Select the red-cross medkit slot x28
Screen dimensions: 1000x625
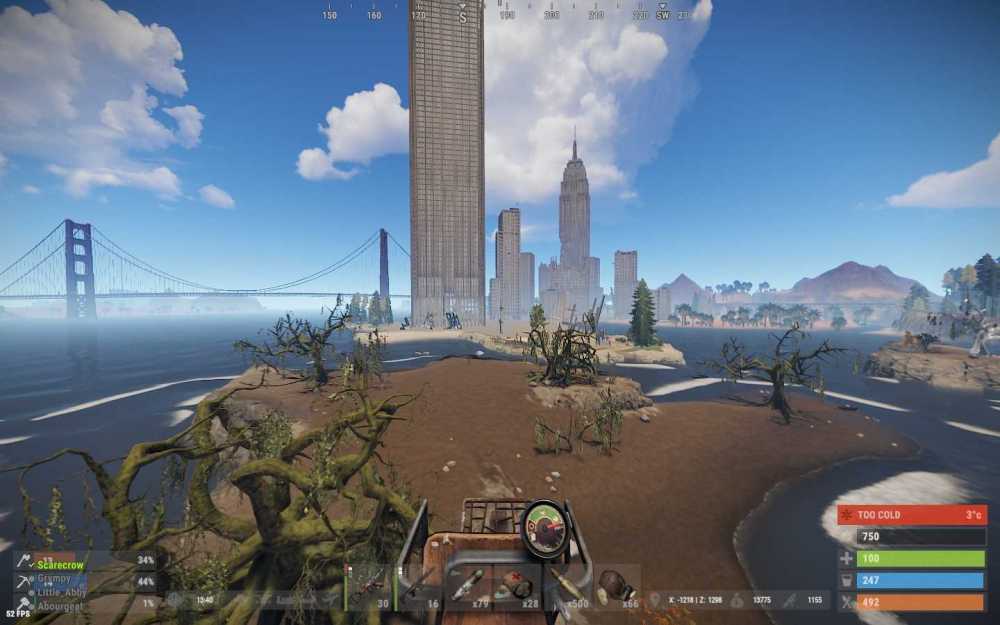pos(517,587)
